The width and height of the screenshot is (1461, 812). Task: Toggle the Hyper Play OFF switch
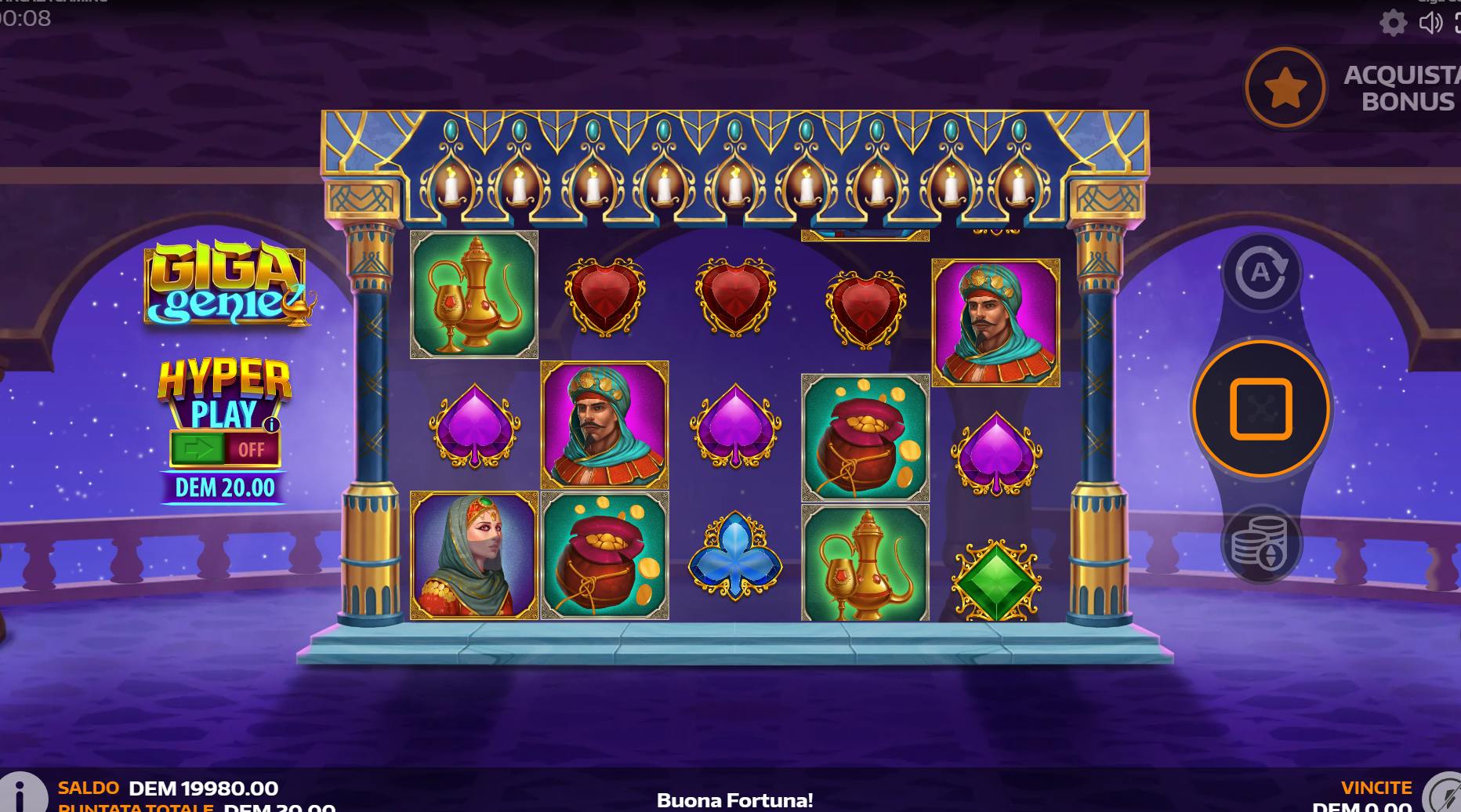coord(225,449)
